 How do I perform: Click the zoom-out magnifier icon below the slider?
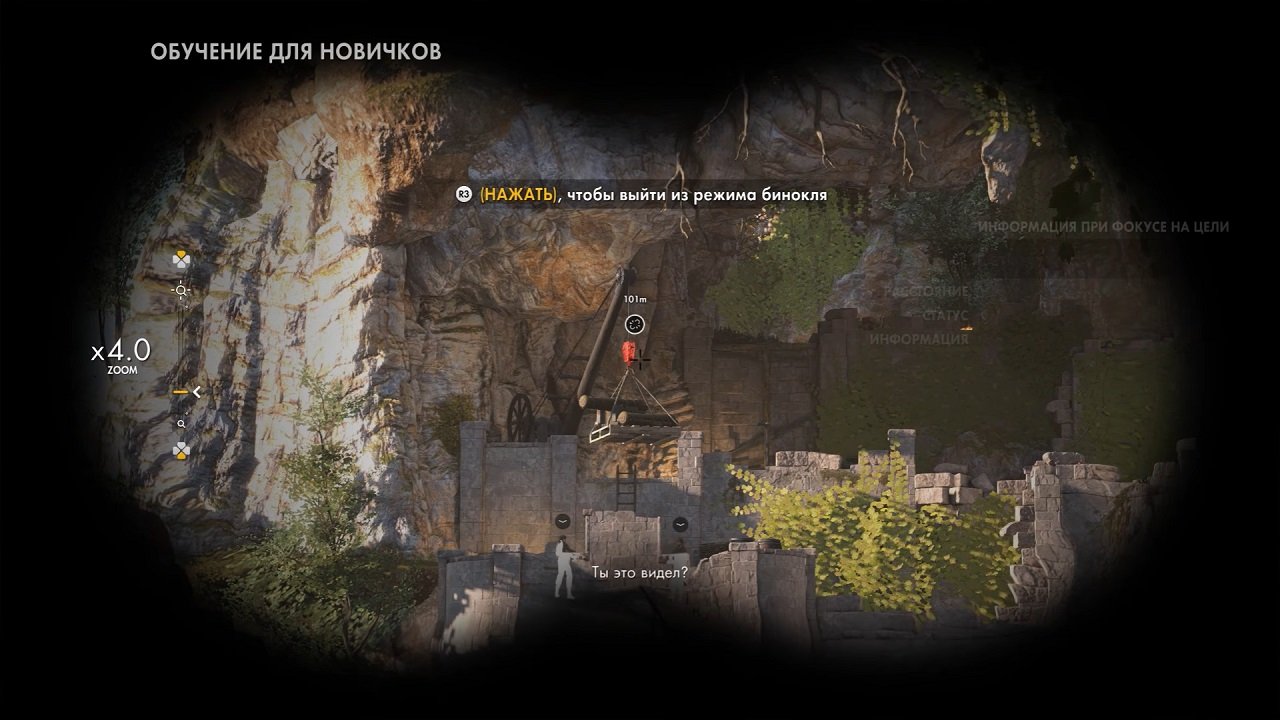(x=180, y=422)
